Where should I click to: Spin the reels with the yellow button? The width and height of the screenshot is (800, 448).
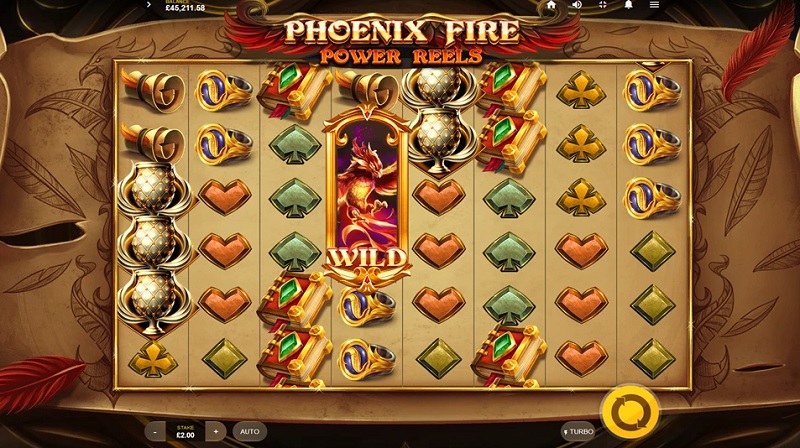[x=630, y=411]
